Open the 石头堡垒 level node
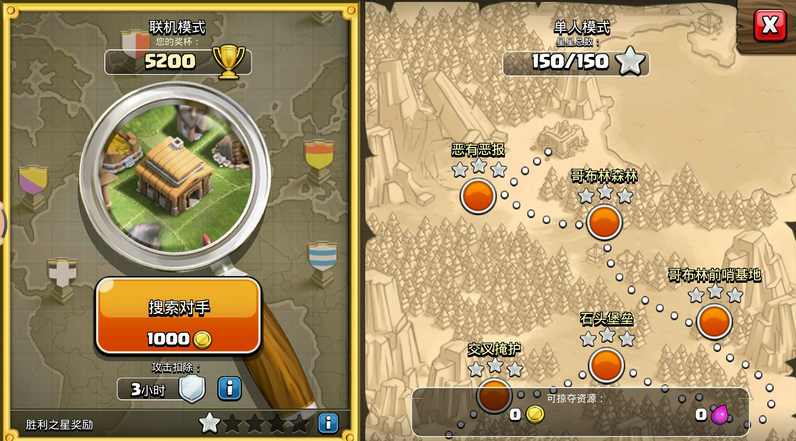Image resolution: width=796 pixels, height=441 pixels. point(606,365)
